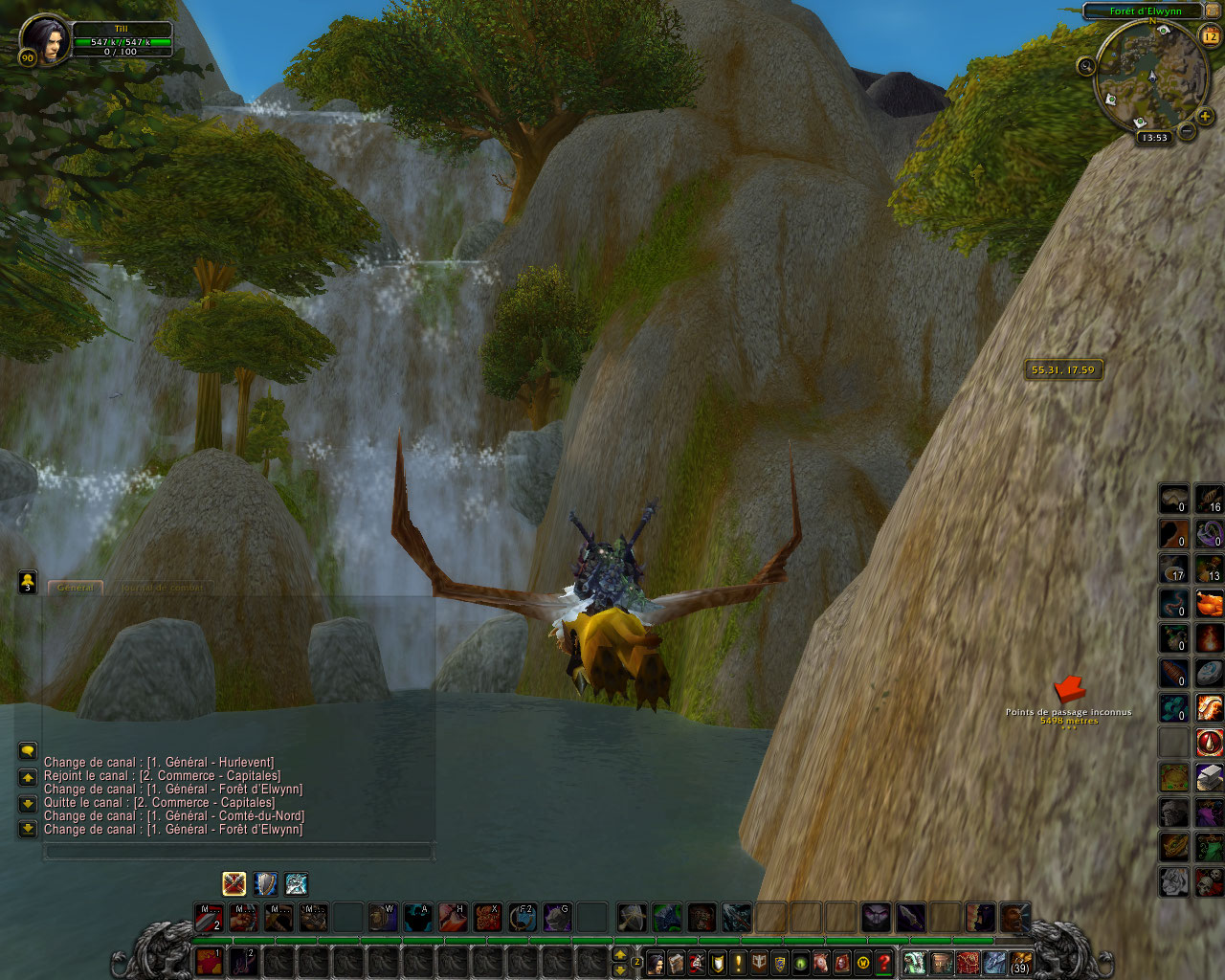Switch to the Général chat tab
Viewport: 1225px width, 980px height.
tap(77, 588)
